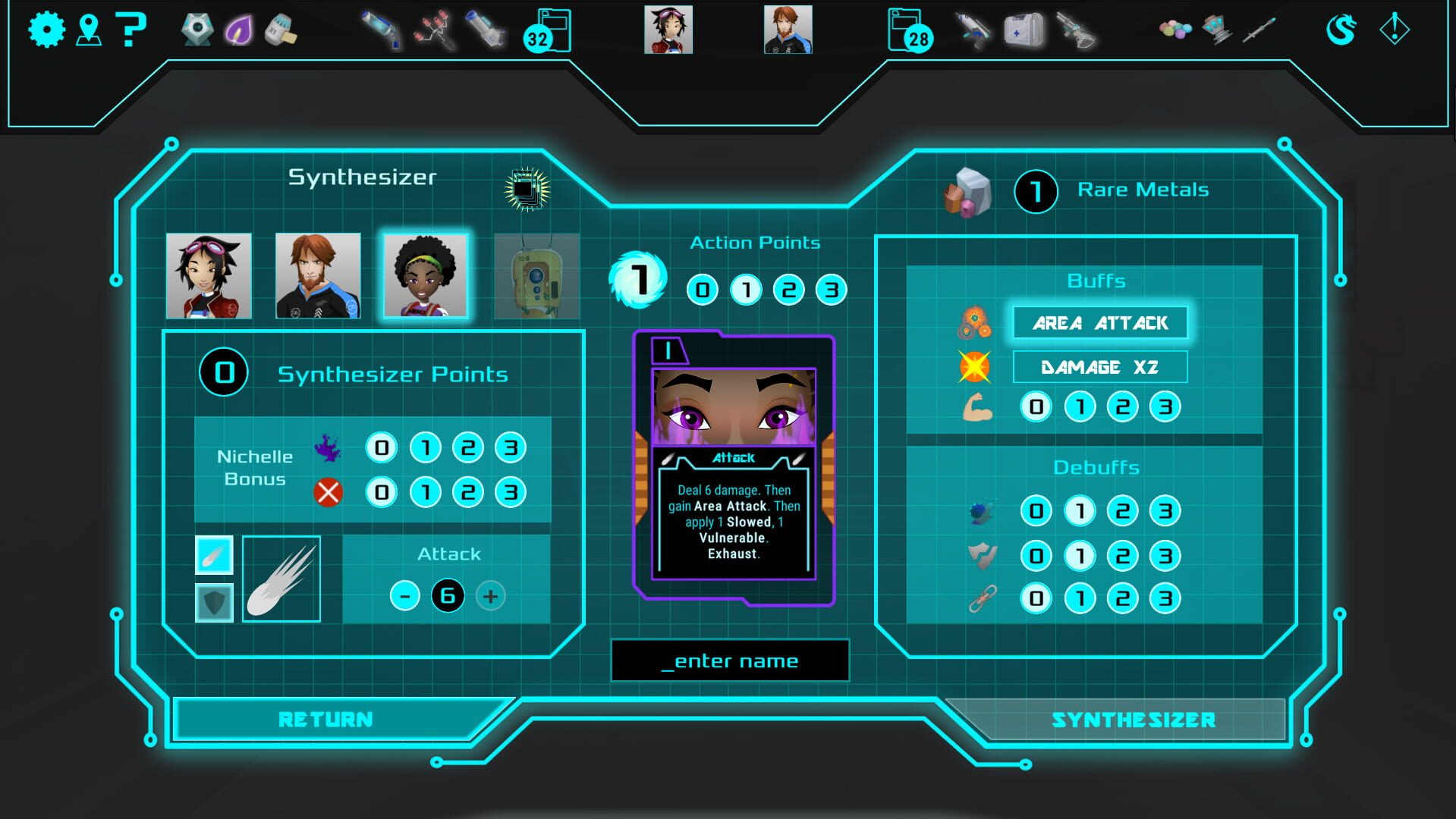Open the settings gear menu
The height and width of the screenshot is (819, 1456).
[x=46, y=30]
